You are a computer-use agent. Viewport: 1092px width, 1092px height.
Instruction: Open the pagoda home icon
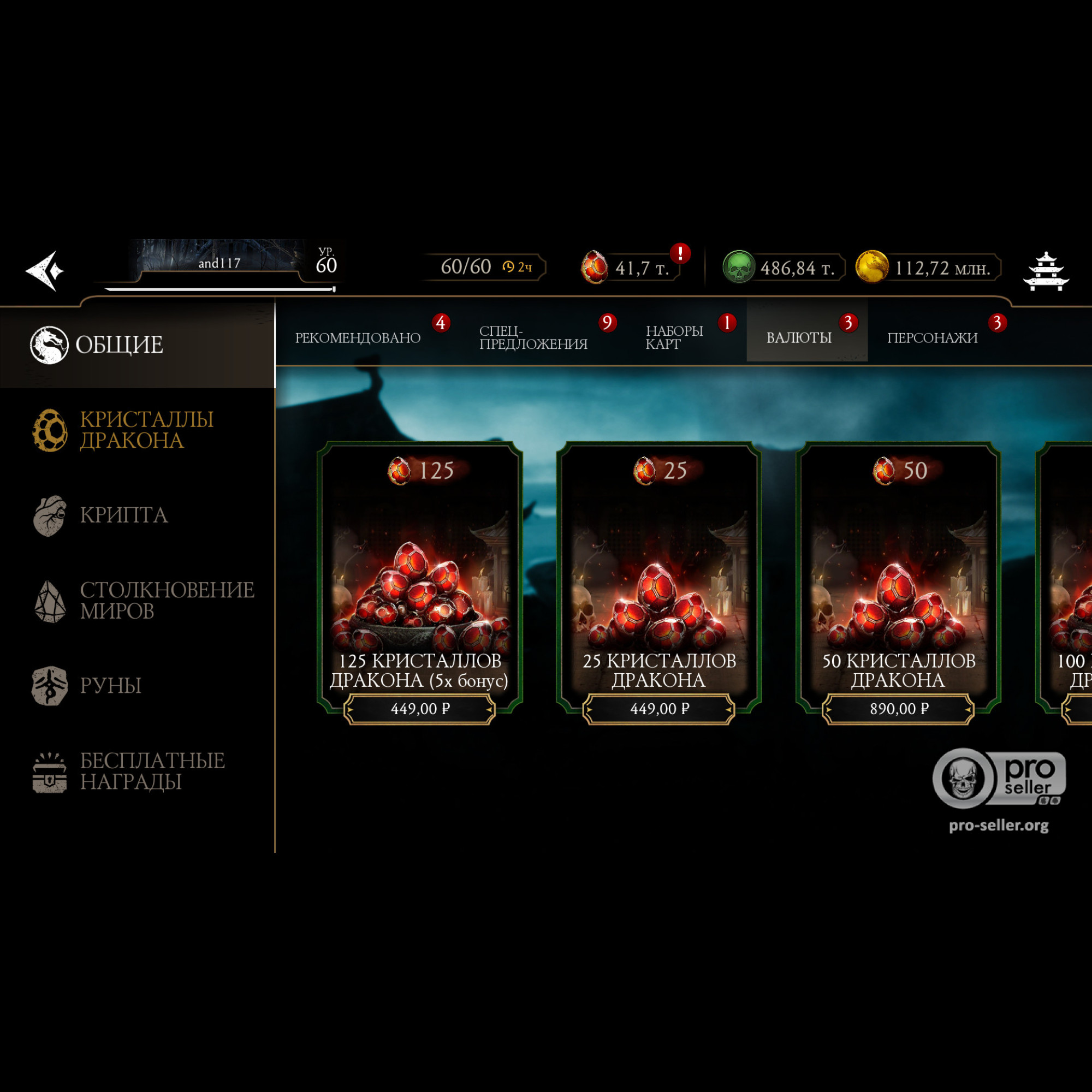pyautogui.click(x=1045, y=271)
